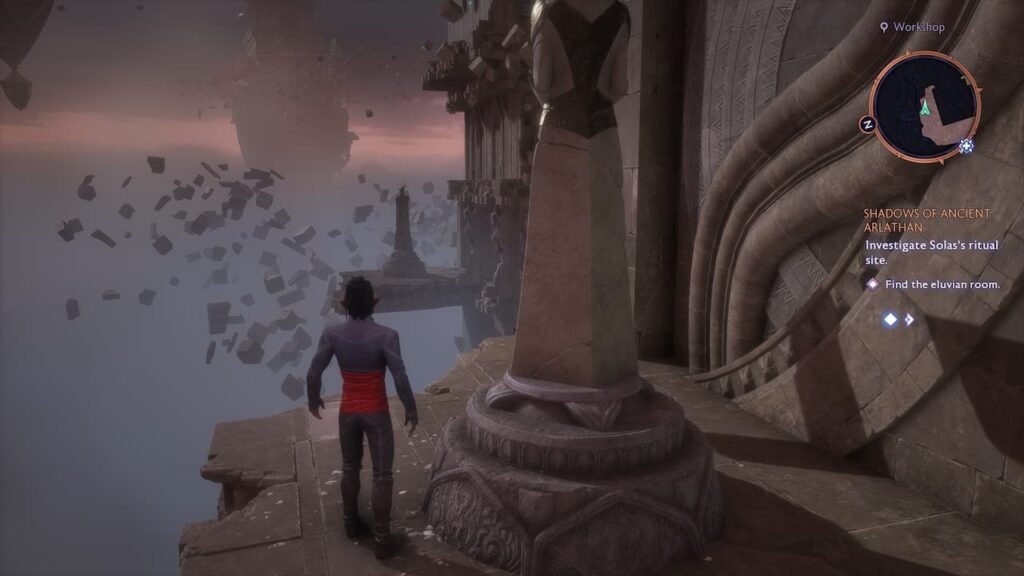Open the Shadows of Ancient Arlathan quest

click(926, 221)
